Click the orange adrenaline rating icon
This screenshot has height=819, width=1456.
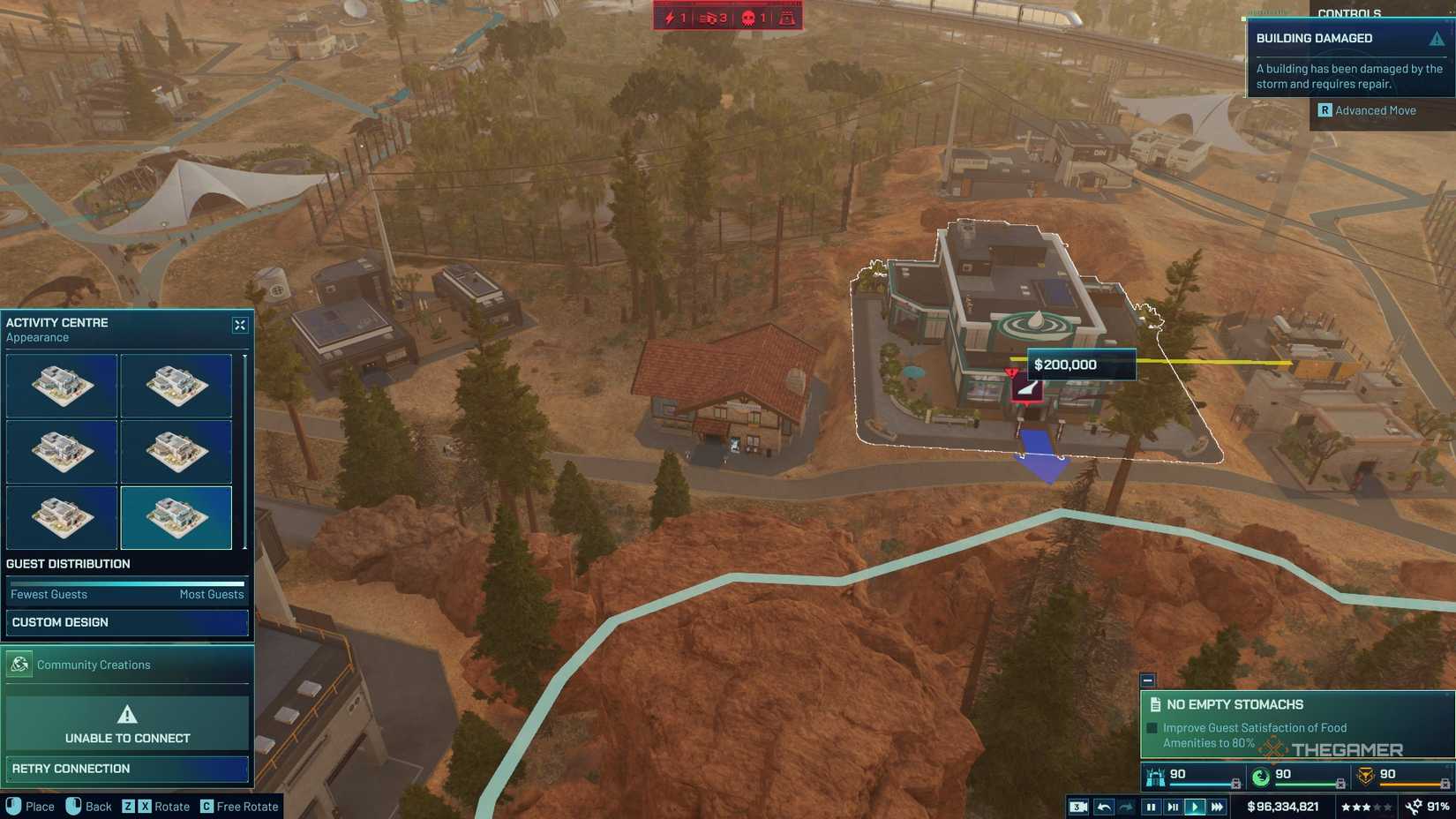(x=1364, y=774)
